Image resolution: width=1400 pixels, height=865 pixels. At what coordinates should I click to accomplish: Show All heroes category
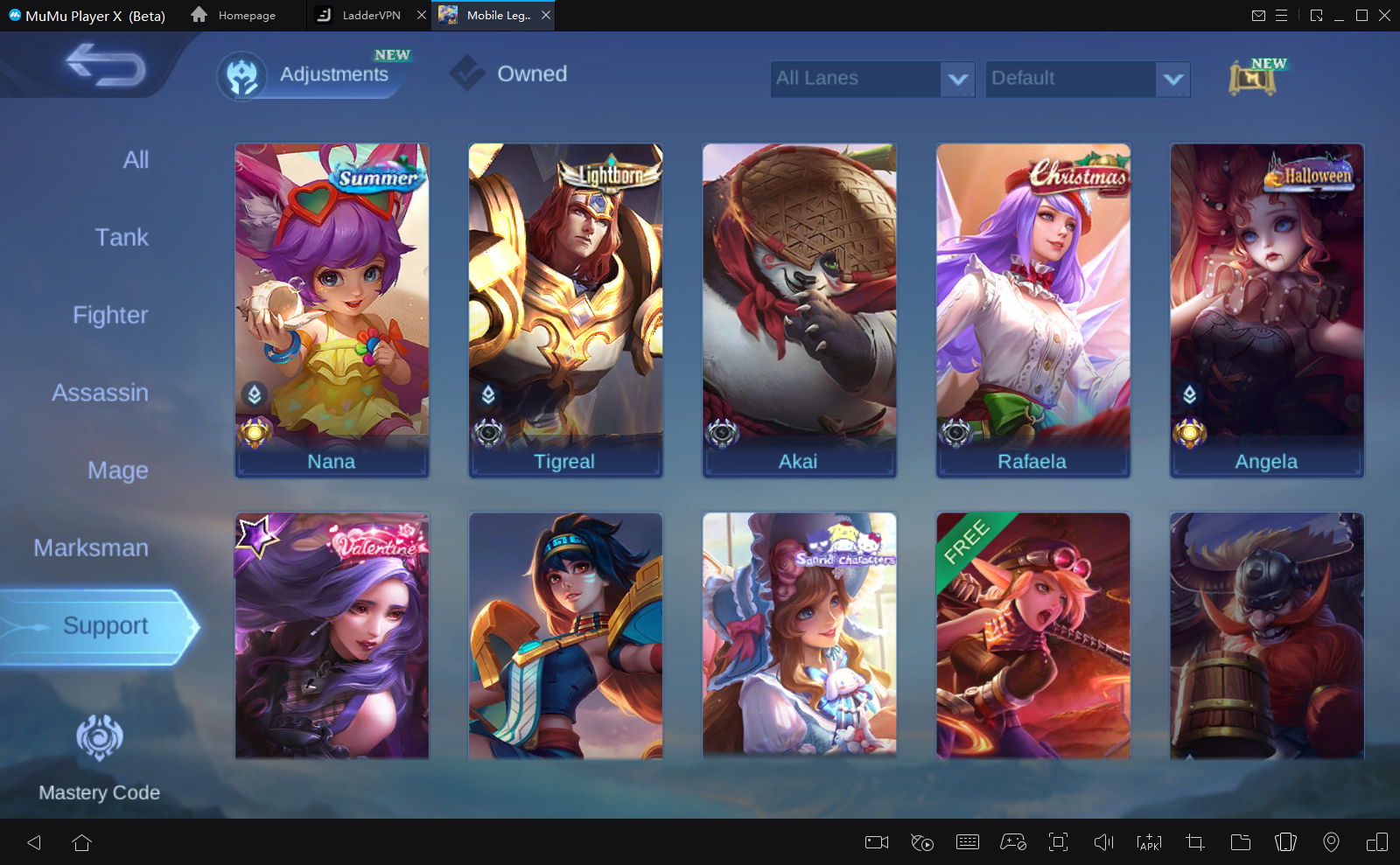pyautogui.click(x=136, y=160)
